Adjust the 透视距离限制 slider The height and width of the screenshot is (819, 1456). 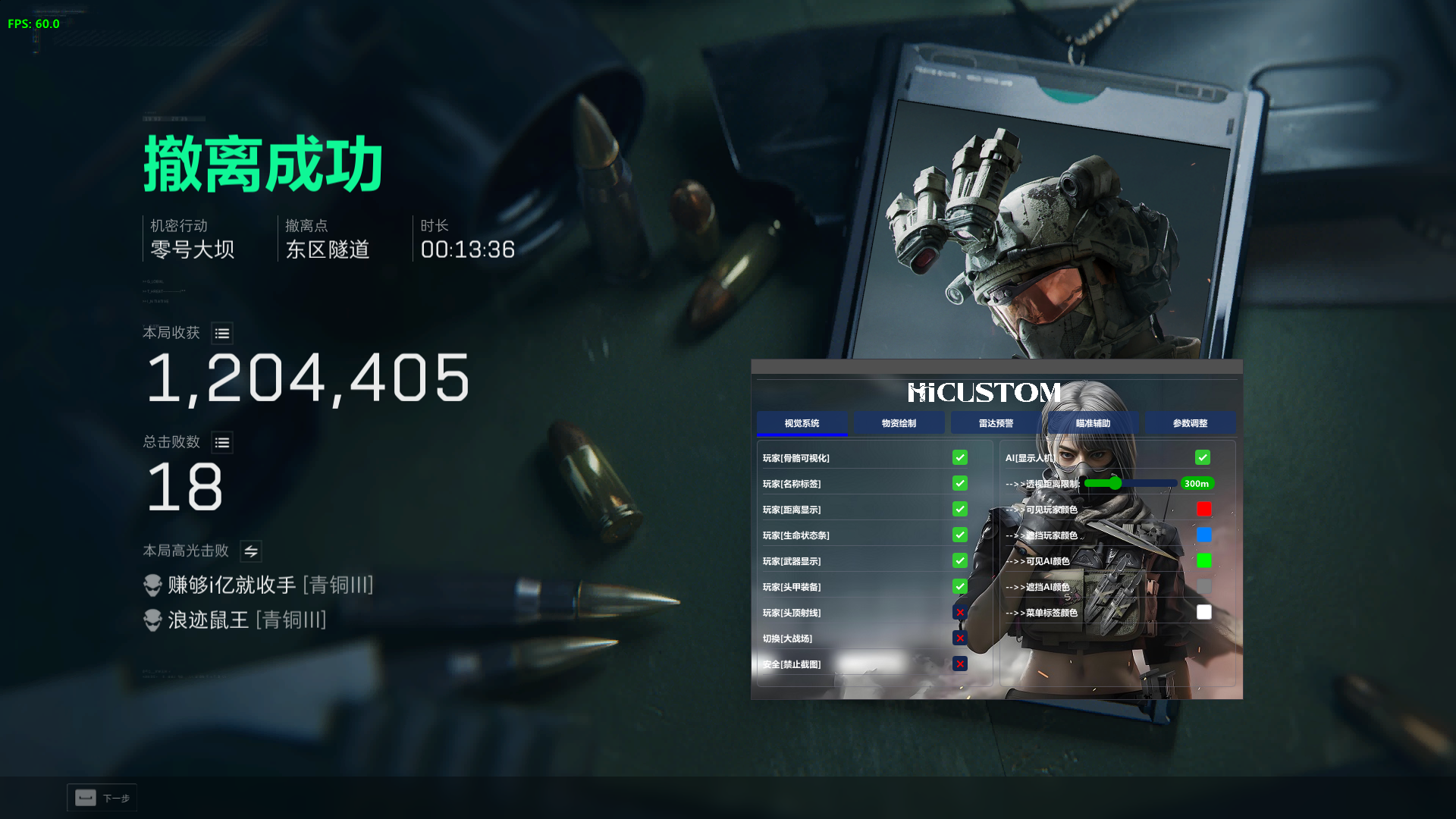point(1115,483)
